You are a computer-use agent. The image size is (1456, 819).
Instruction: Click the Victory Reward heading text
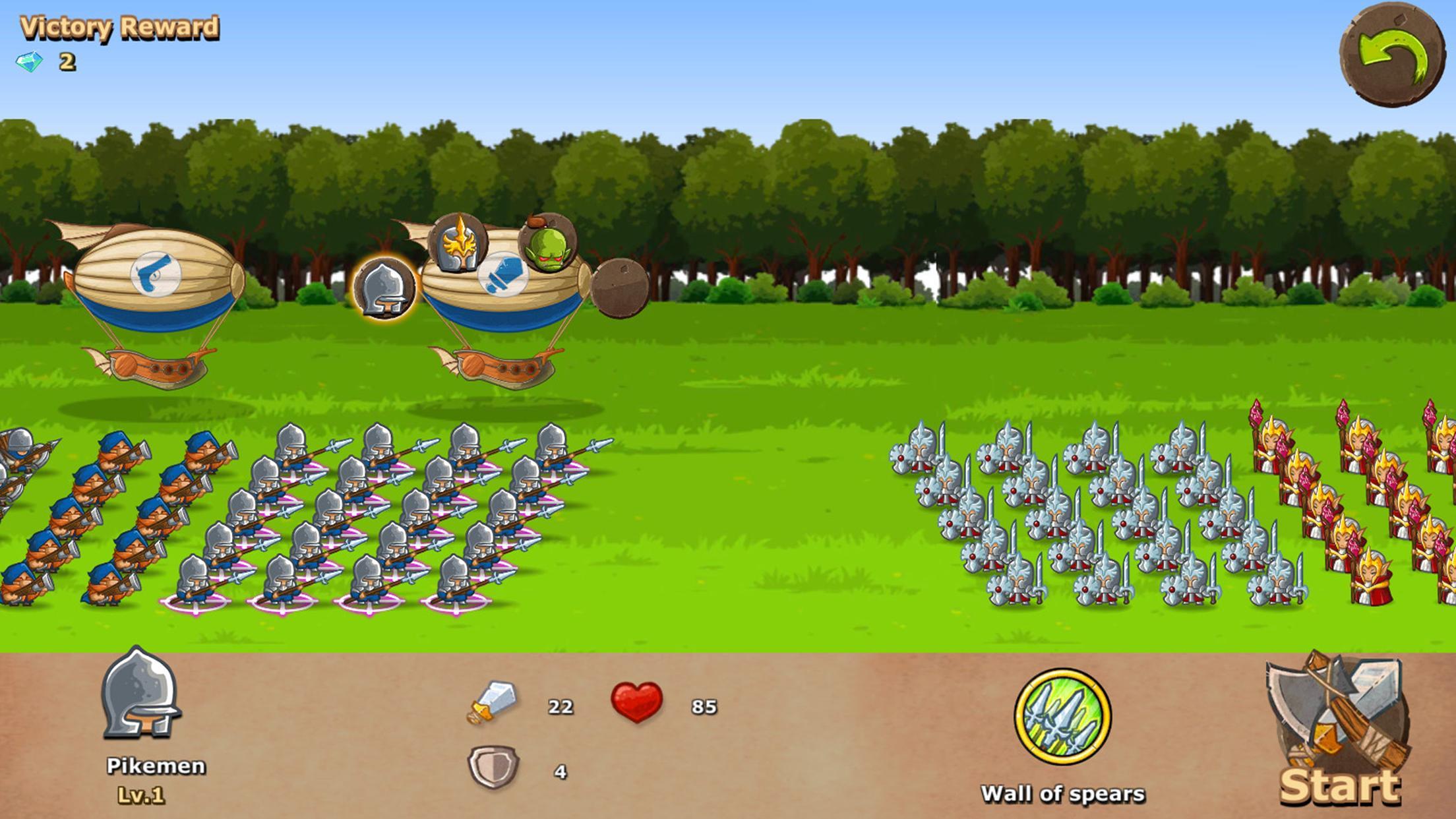[x=119, y=28]
